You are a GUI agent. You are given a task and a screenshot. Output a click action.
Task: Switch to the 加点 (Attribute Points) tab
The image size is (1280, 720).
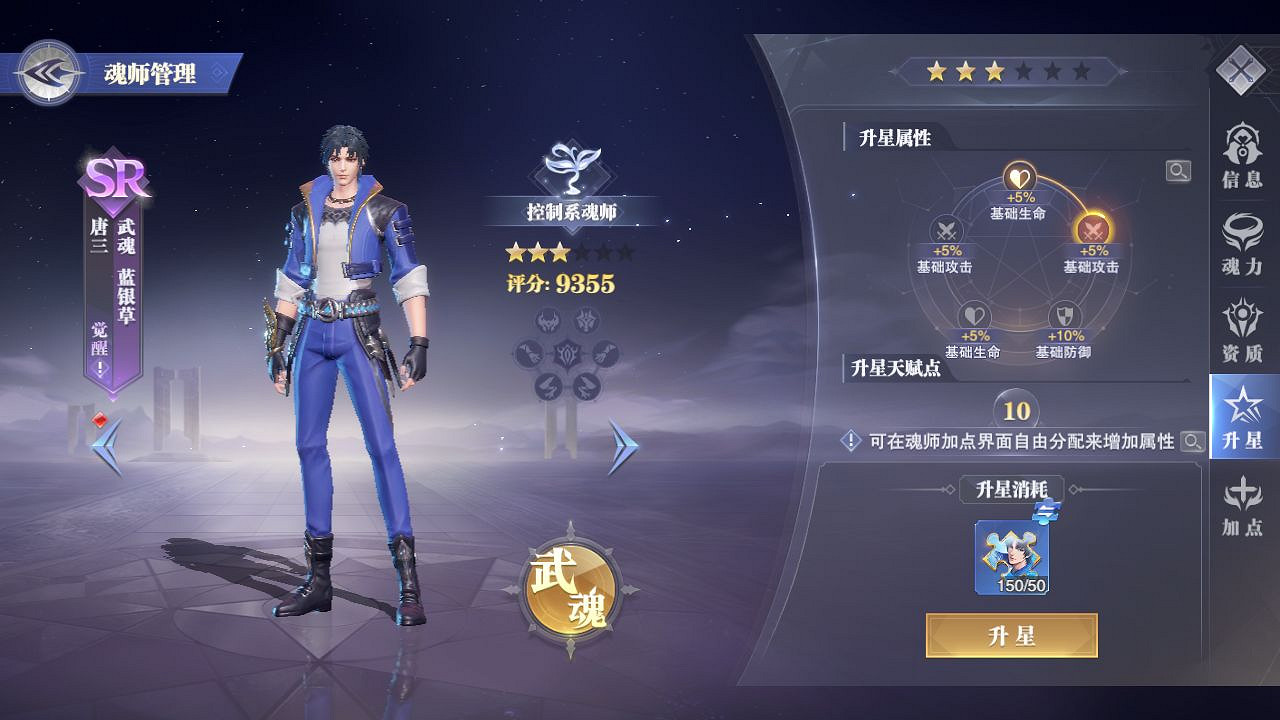click(x=1243, y=506)
